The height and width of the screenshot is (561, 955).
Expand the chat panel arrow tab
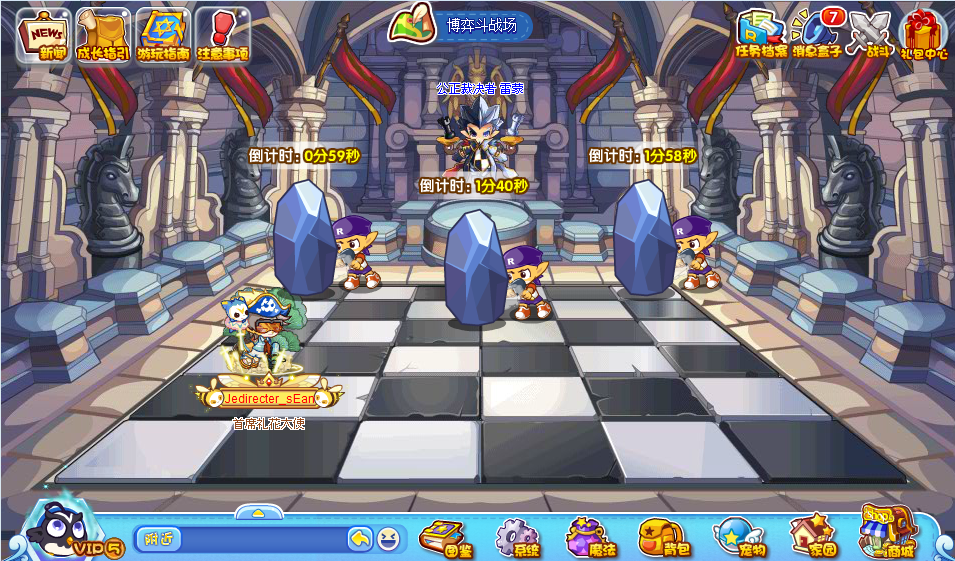tap(258, 513)
